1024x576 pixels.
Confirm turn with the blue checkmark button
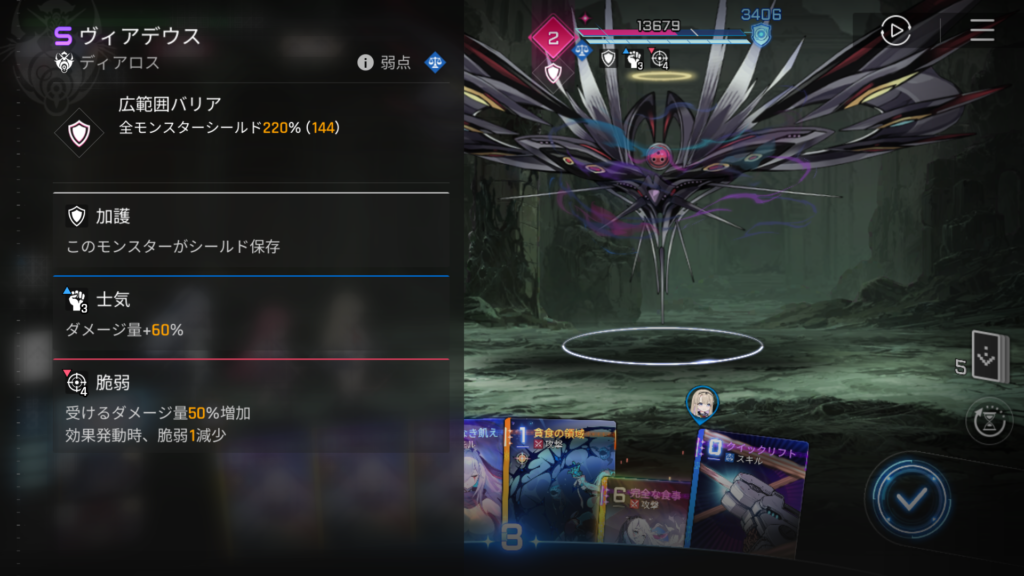coord(908,499)
